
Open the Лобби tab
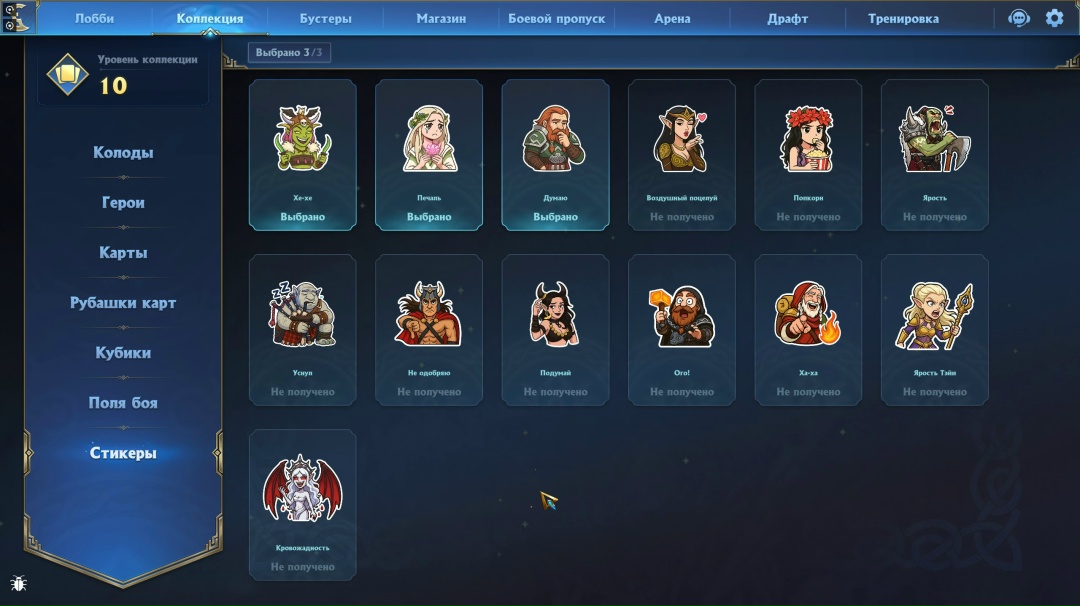point(94,18)
